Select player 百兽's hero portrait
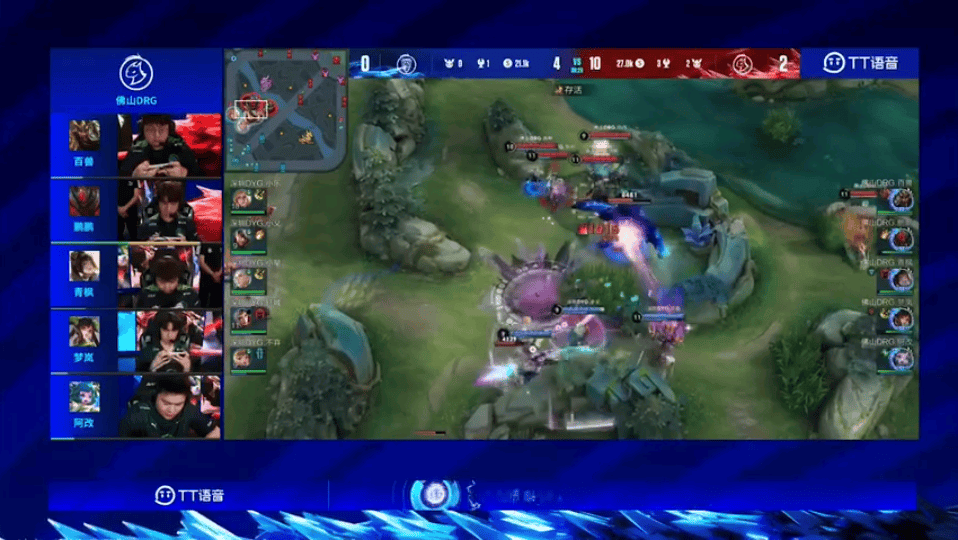This screenshot has width=958, height=540. click(x=84, y=135)
